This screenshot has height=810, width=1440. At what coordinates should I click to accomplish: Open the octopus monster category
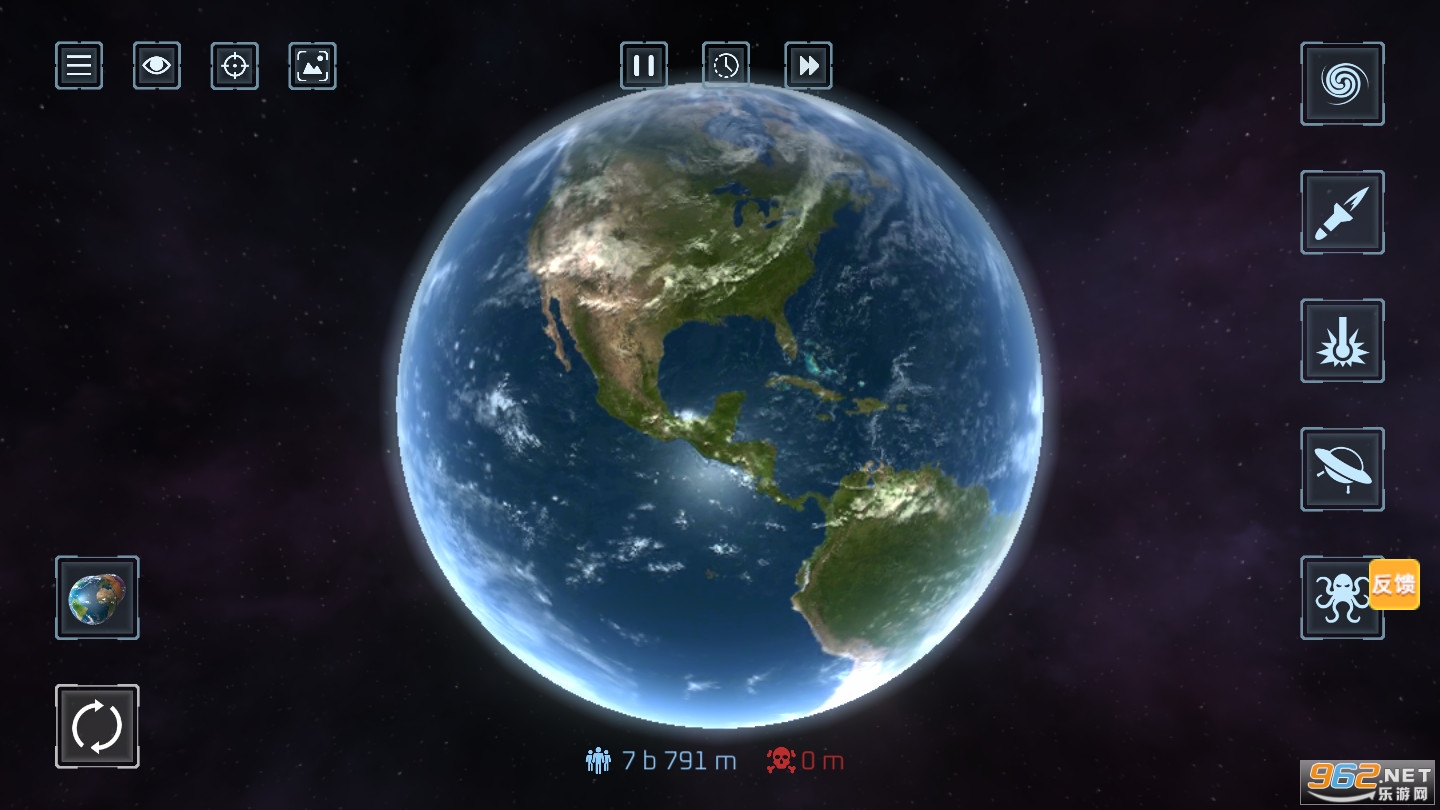[x=1334, y=598]
